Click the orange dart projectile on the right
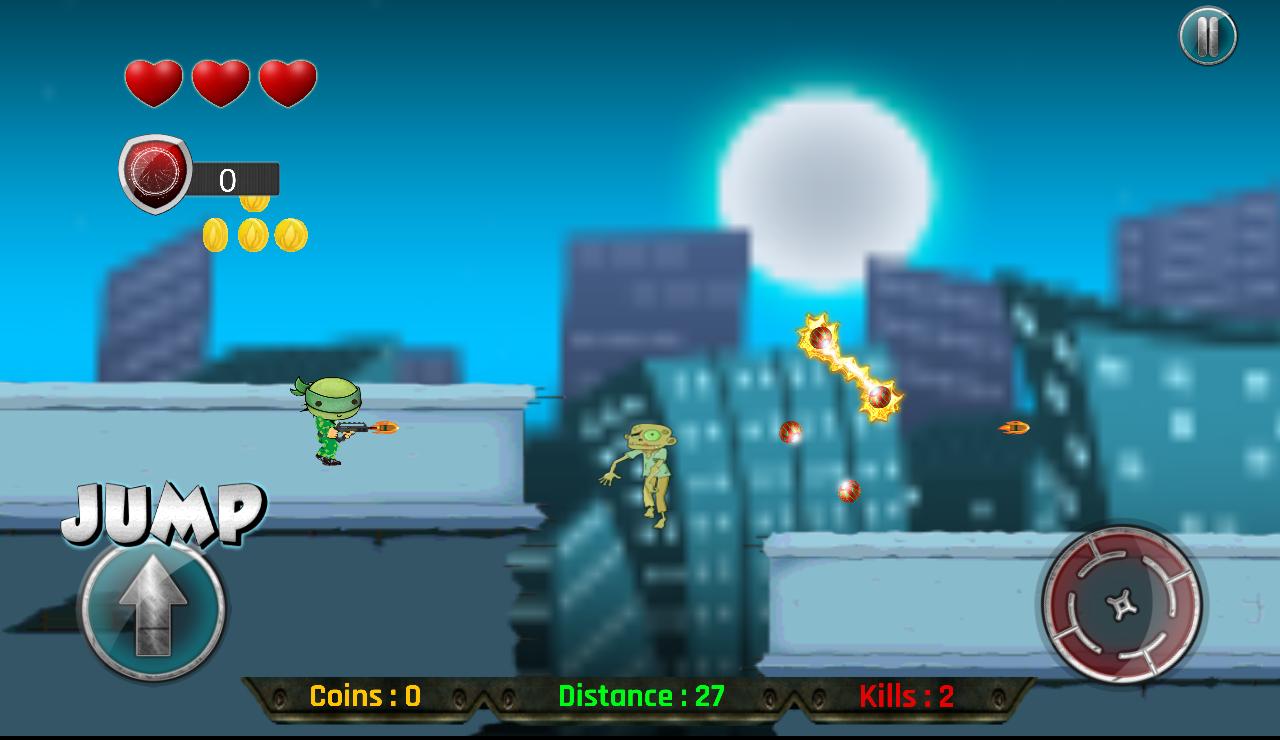The image size is (1280, 740). [1012, 426]
